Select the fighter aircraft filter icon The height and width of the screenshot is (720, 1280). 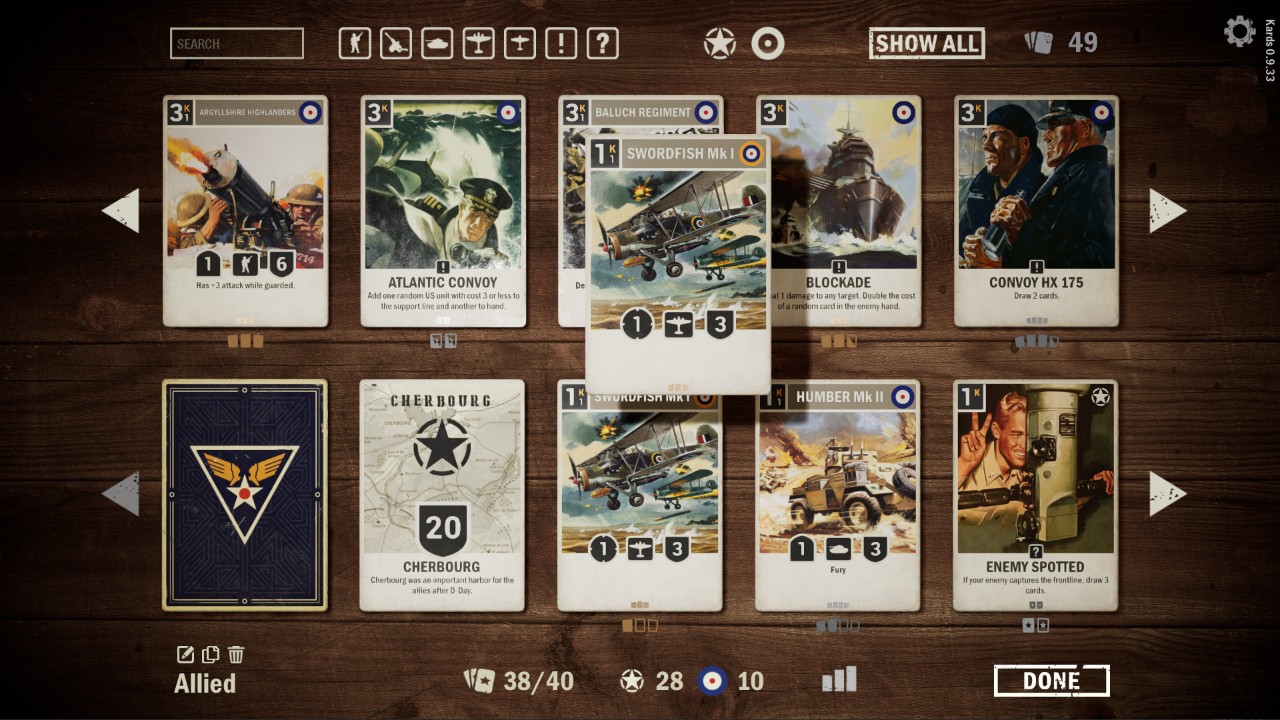pos(518,43)
